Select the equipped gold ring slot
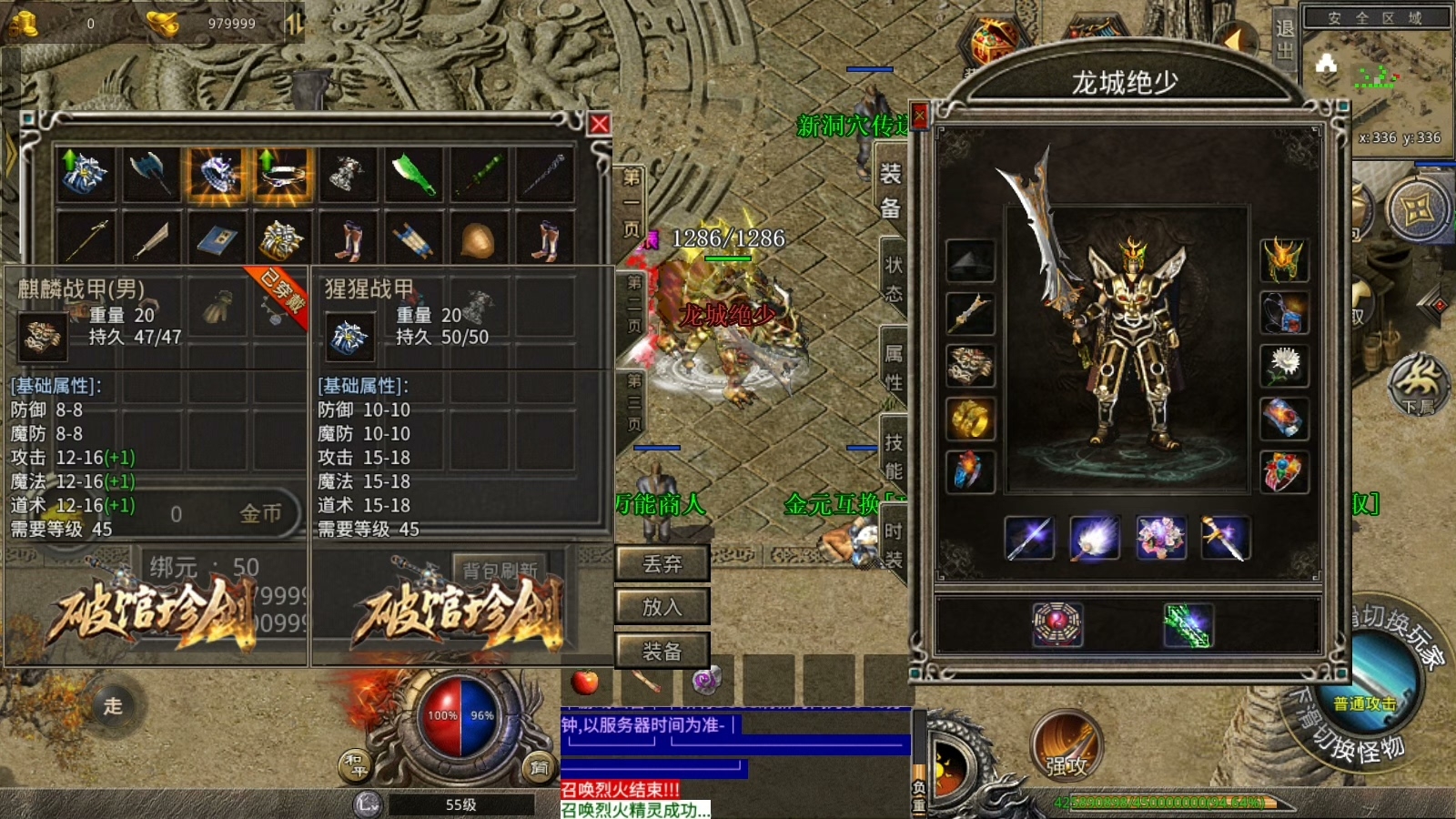The image size is (1456, 819). (970, 419)
